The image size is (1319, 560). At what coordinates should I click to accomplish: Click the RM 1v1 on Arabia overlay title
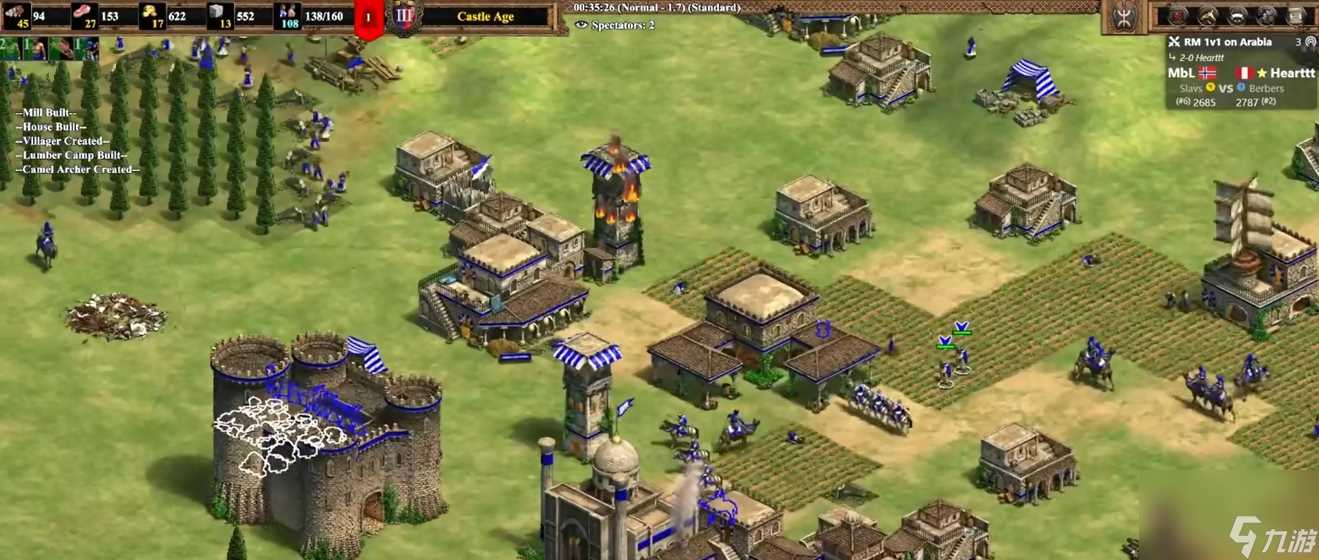click(1228, 42)
